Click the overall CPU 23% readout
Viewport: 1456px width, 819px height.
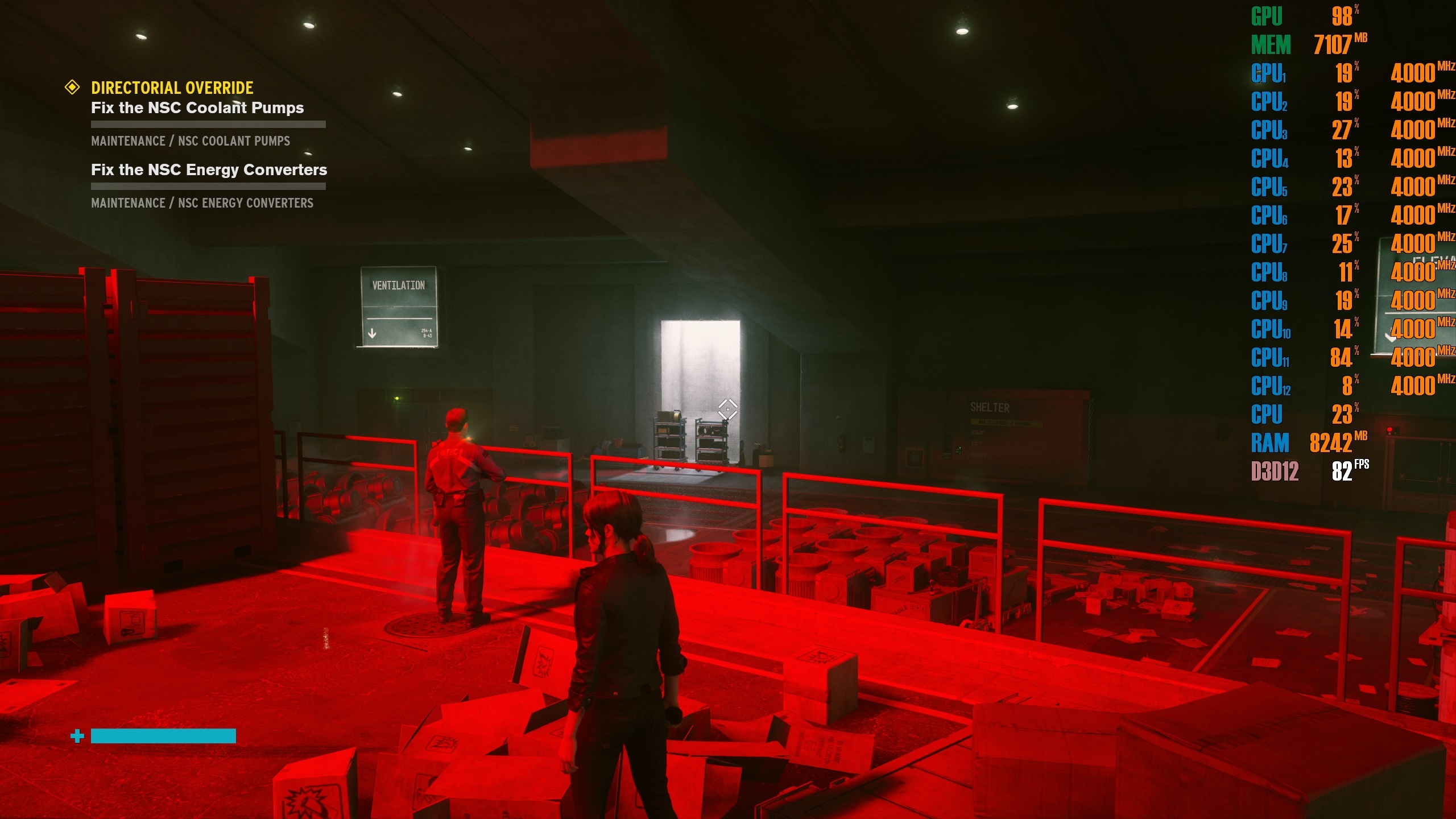[1308, 415]
